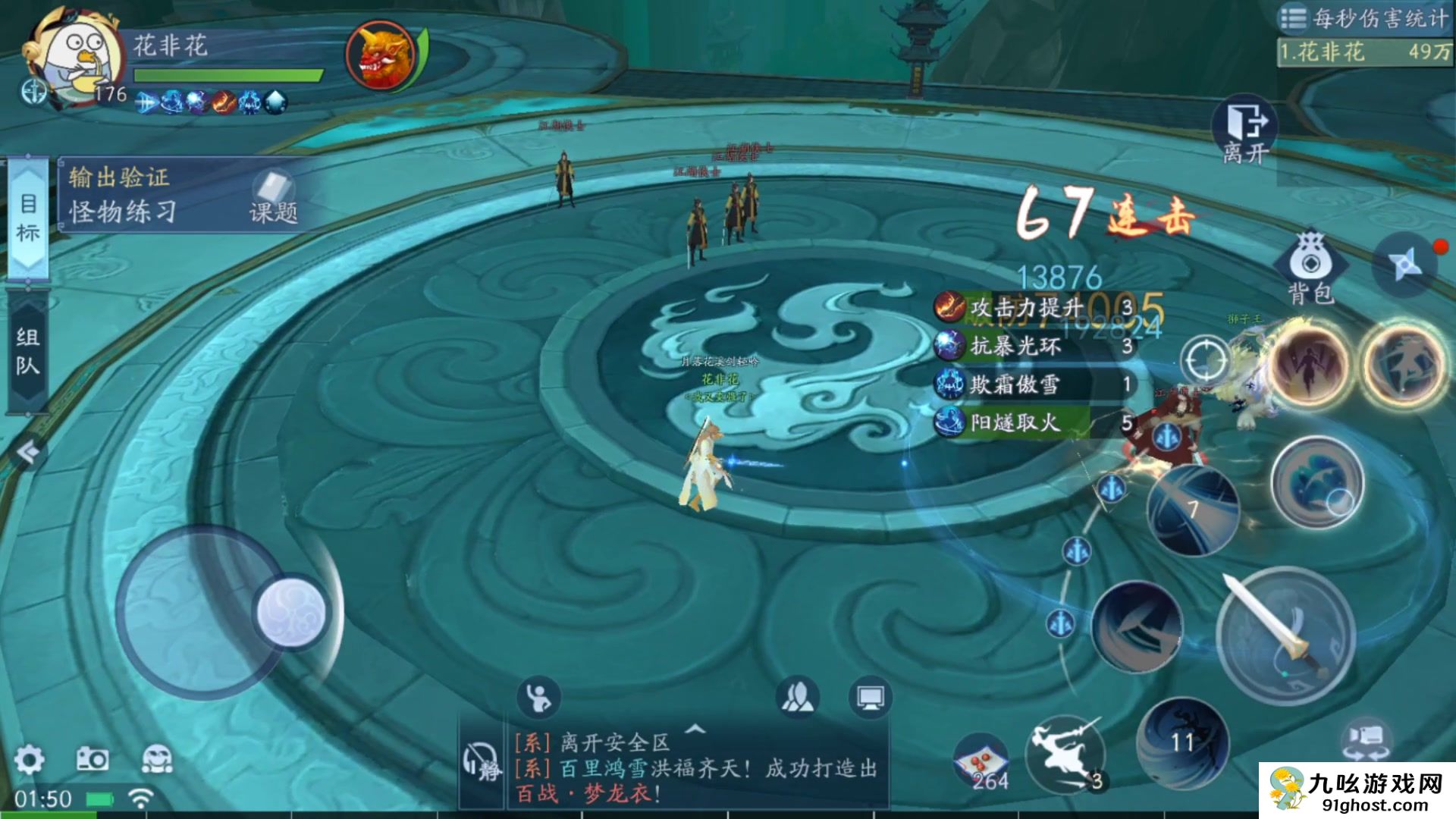
Task: Open the emote gesture button above chat
Action: pyautogui.click(x=538, y=697)
